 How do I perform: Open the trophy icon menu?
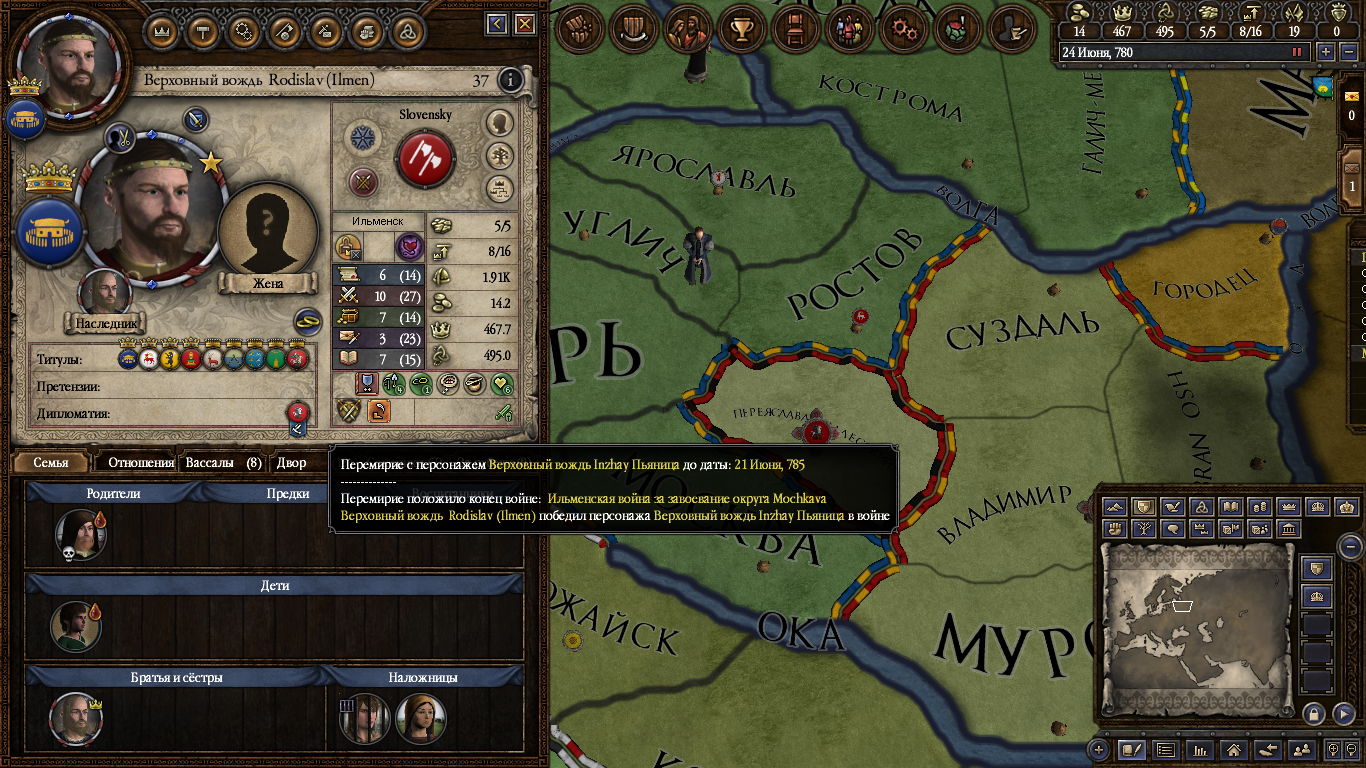742,29
